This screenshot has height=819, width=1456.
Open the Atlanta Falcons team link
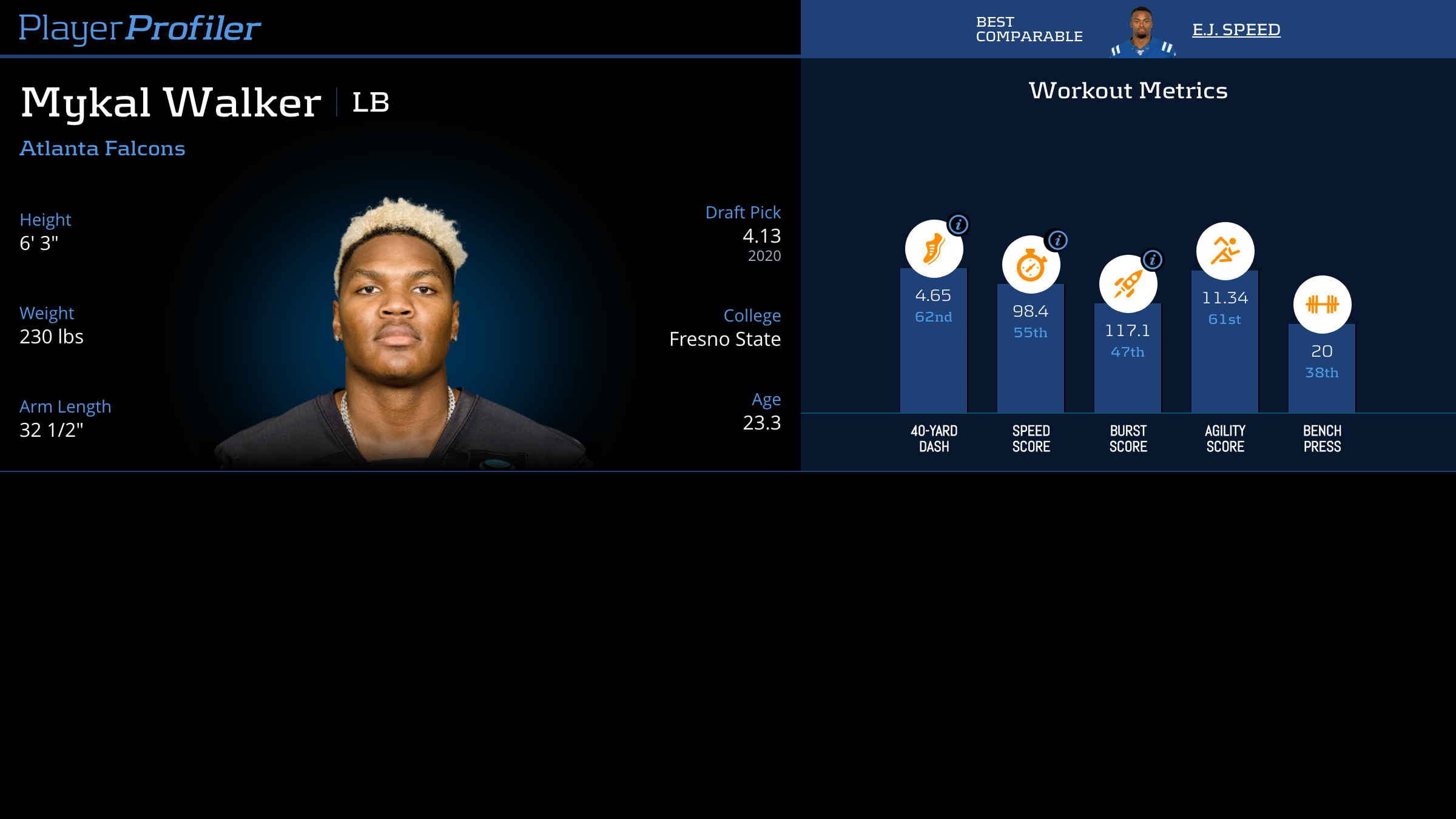103,149
